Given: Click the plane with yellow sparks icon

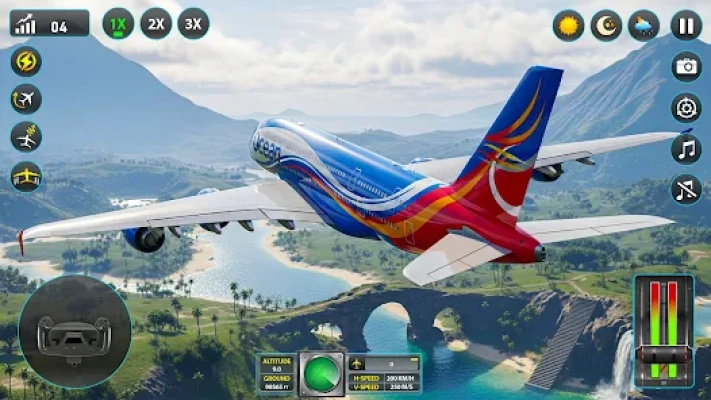Looking at the screenshot, I should (26, 137).
